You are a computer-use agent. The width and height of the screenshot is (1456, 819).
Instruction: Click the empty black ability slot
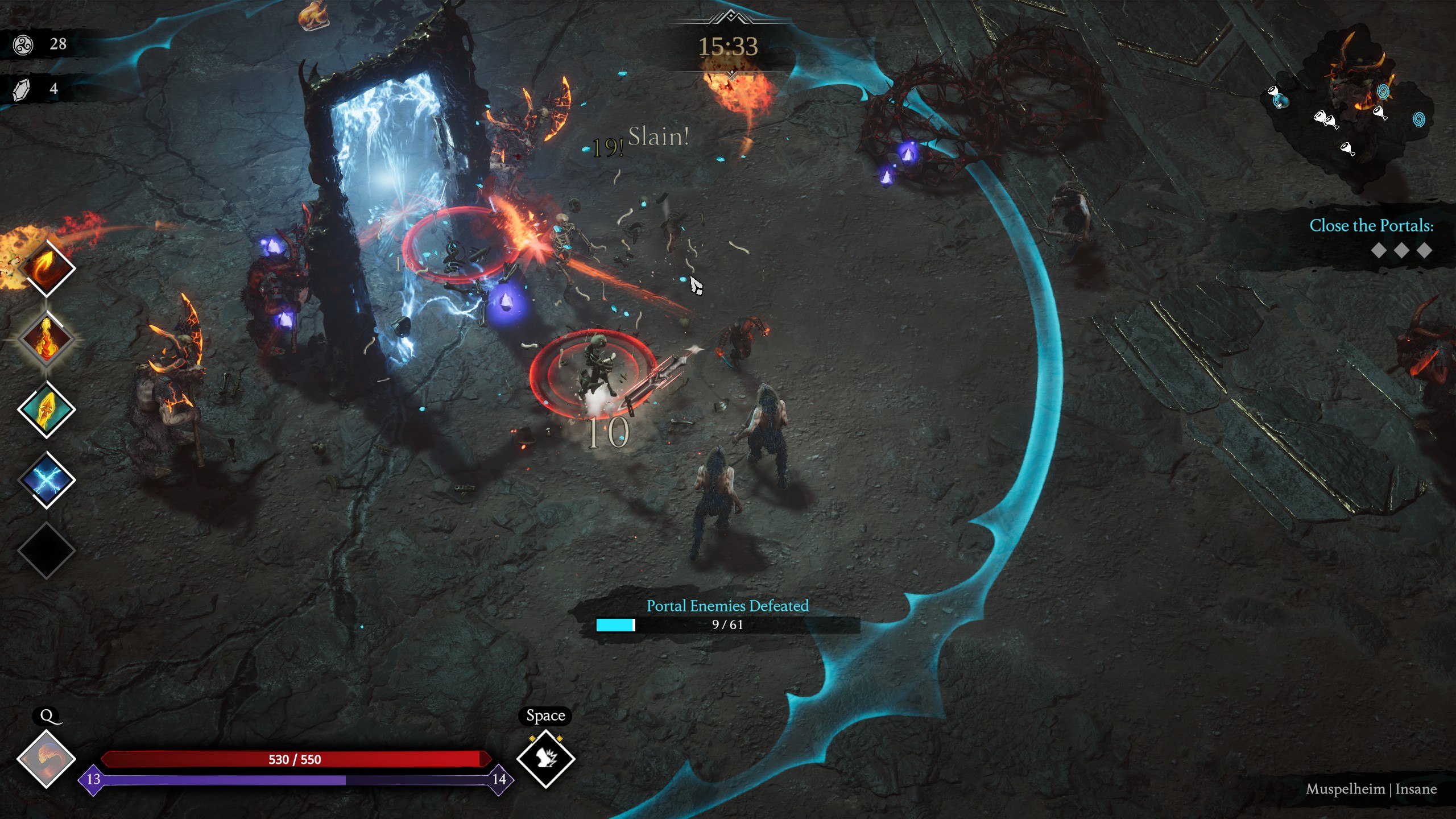click(x=47, y=551)
